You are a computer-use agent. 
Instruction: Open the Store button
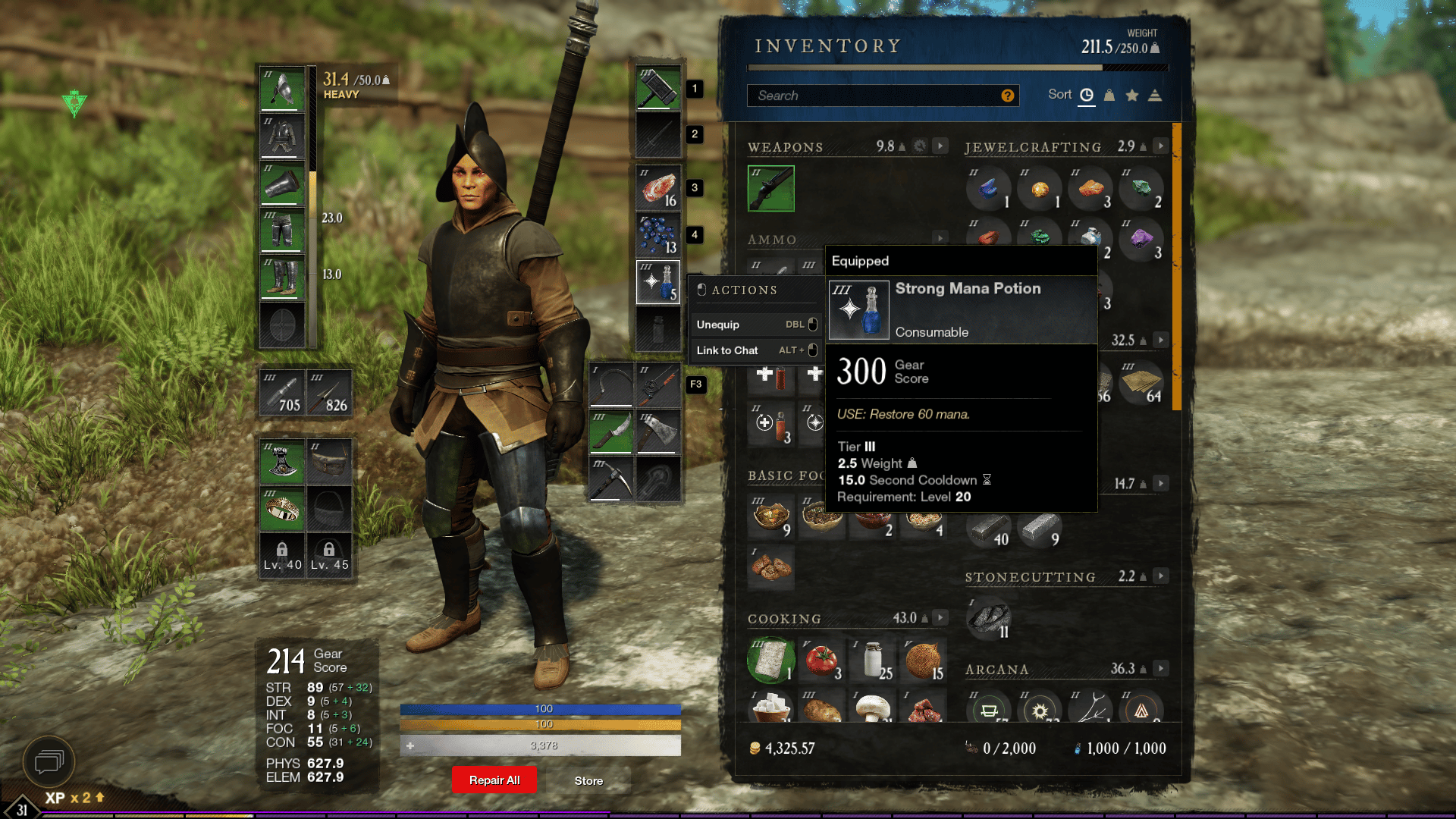click(588, 780)
